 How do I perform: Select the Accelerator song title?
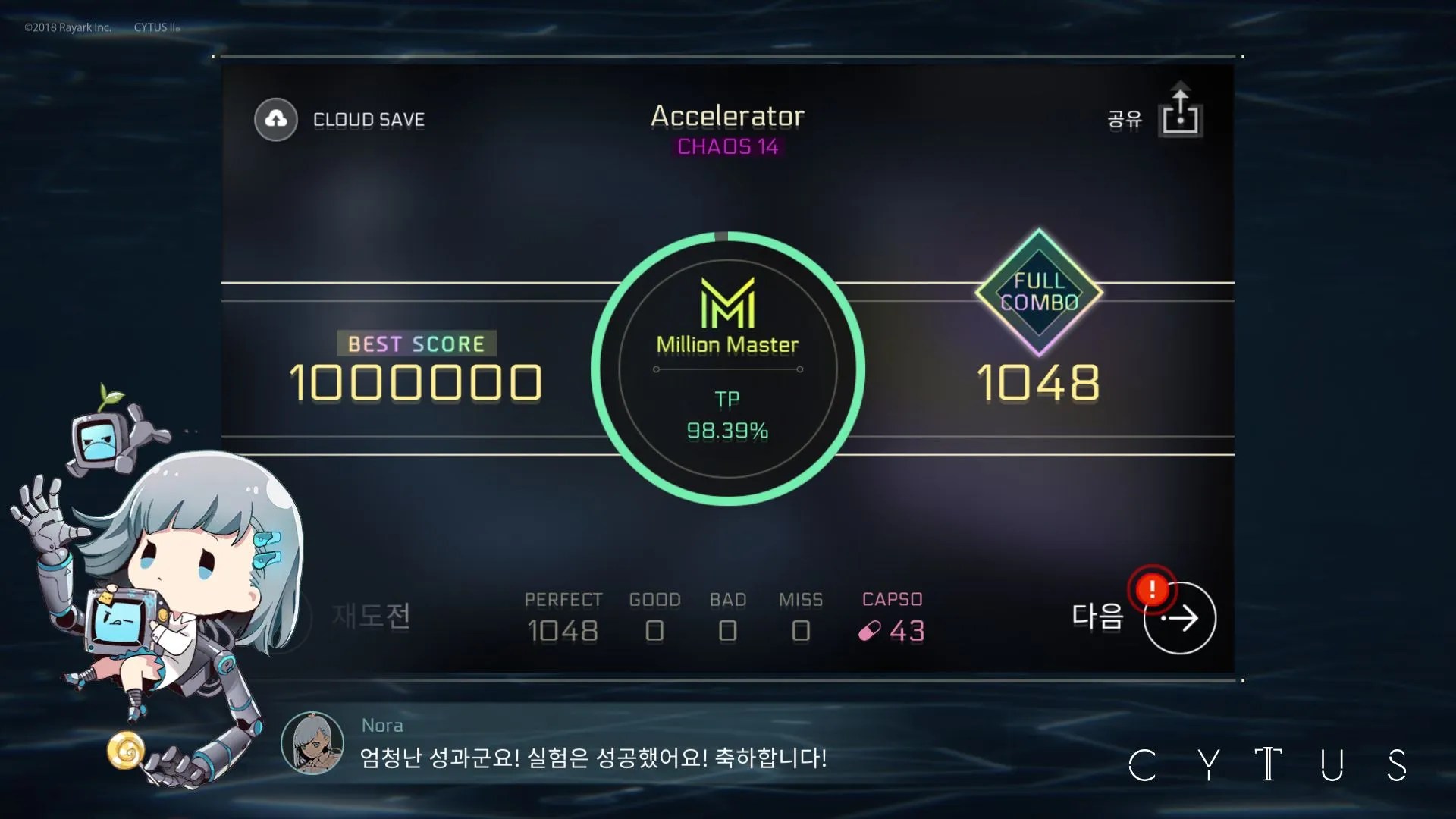727,116
